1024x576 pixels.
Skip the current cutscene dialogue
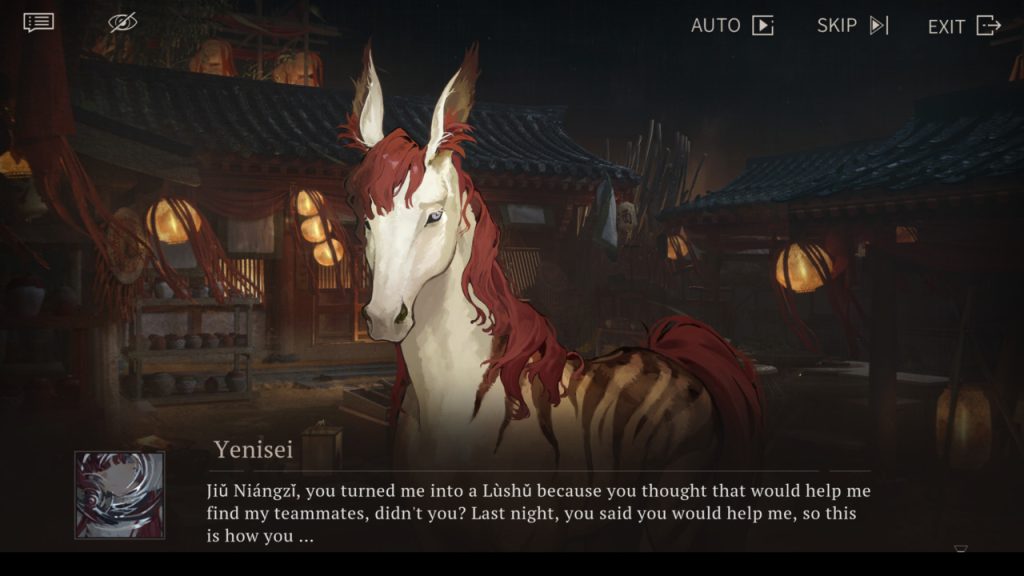click(x=852, y=25)
